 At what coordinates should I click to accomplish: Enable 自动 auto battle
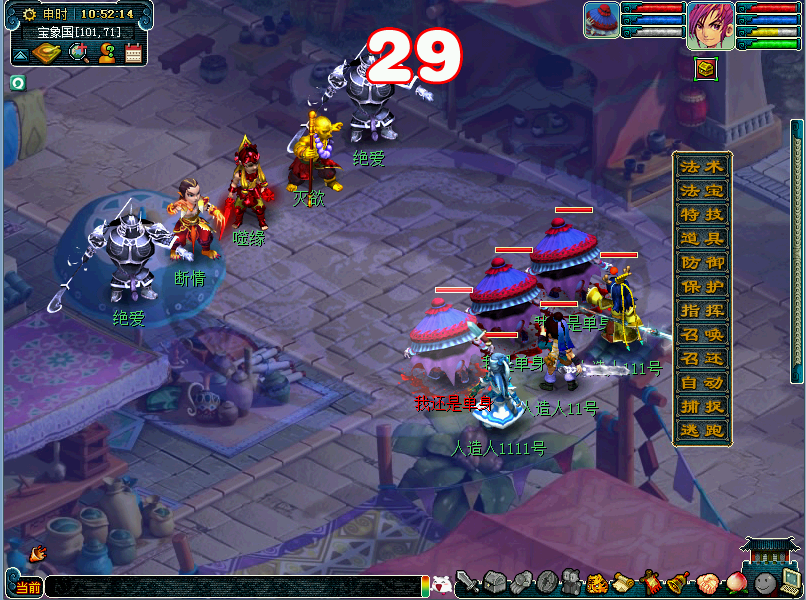(x=701, y=382)
